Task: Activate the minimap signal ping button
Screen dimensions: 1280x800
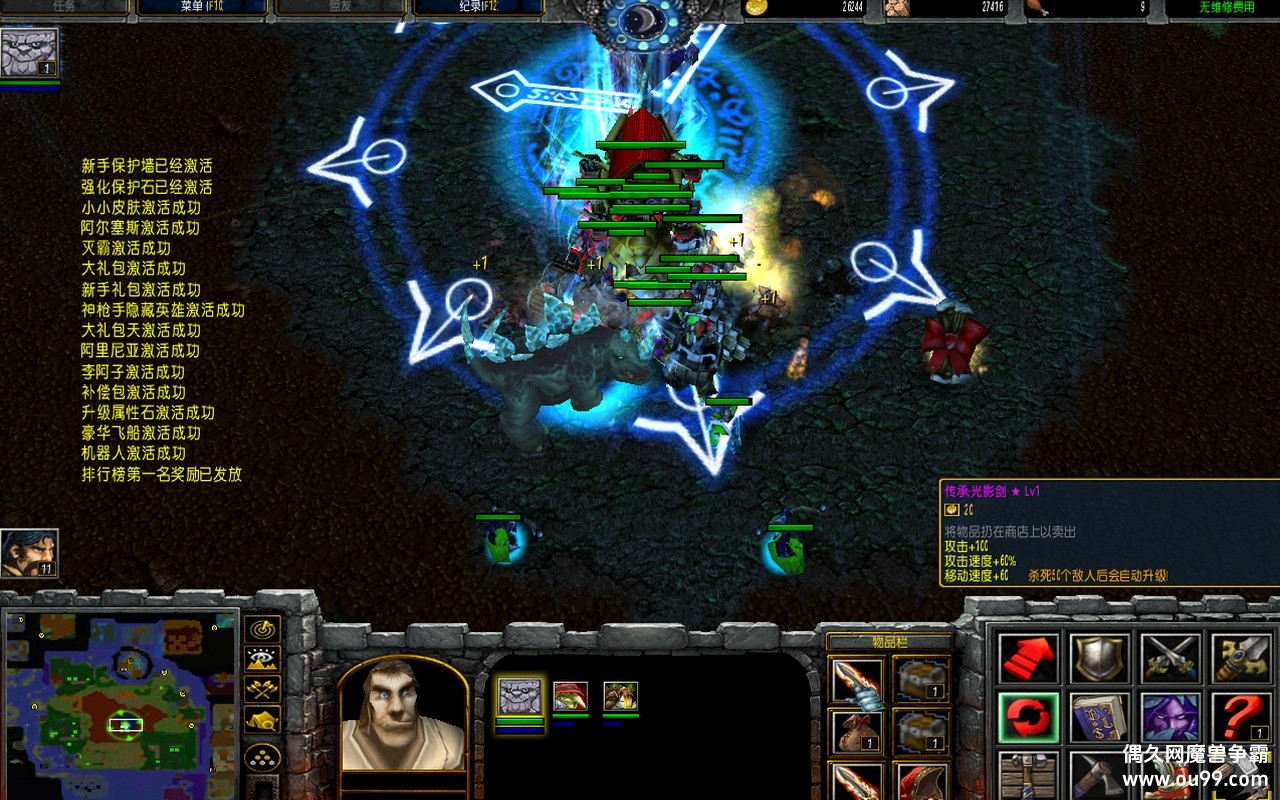Action: pos(263,630)
